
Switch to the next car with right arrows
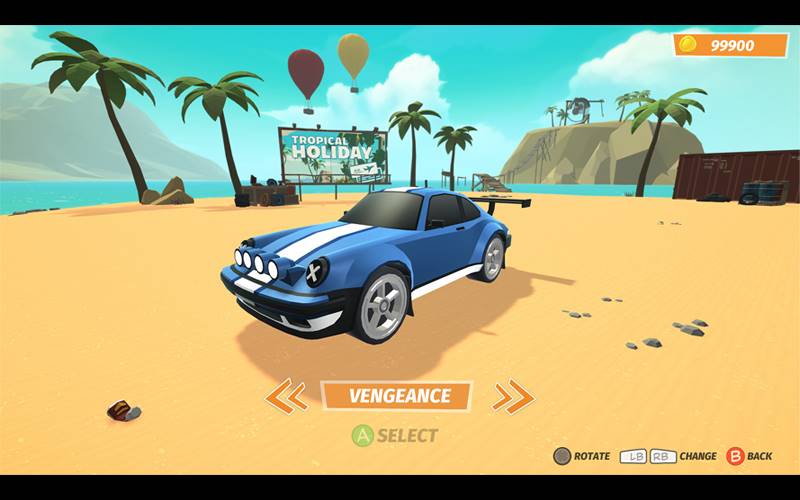(513, 396)
